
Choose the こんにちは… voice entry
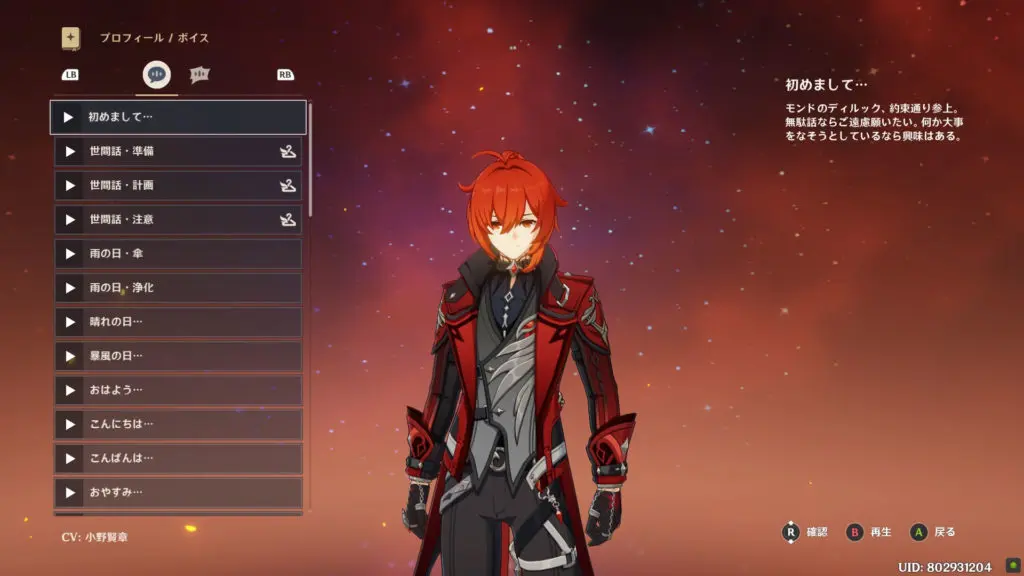pos(178,423)
